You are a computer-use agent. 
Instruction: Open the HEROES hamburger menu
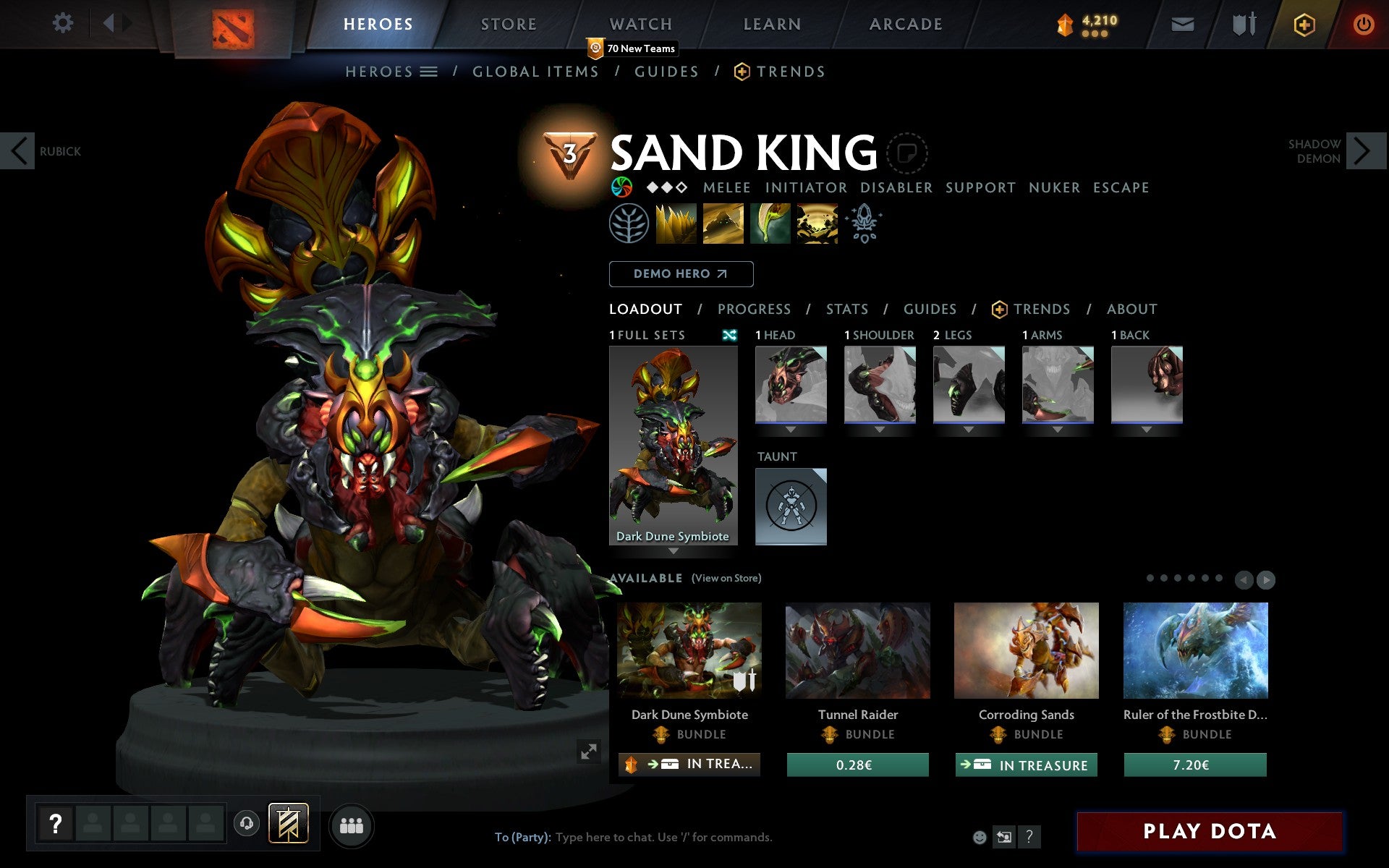pos(430,71)
